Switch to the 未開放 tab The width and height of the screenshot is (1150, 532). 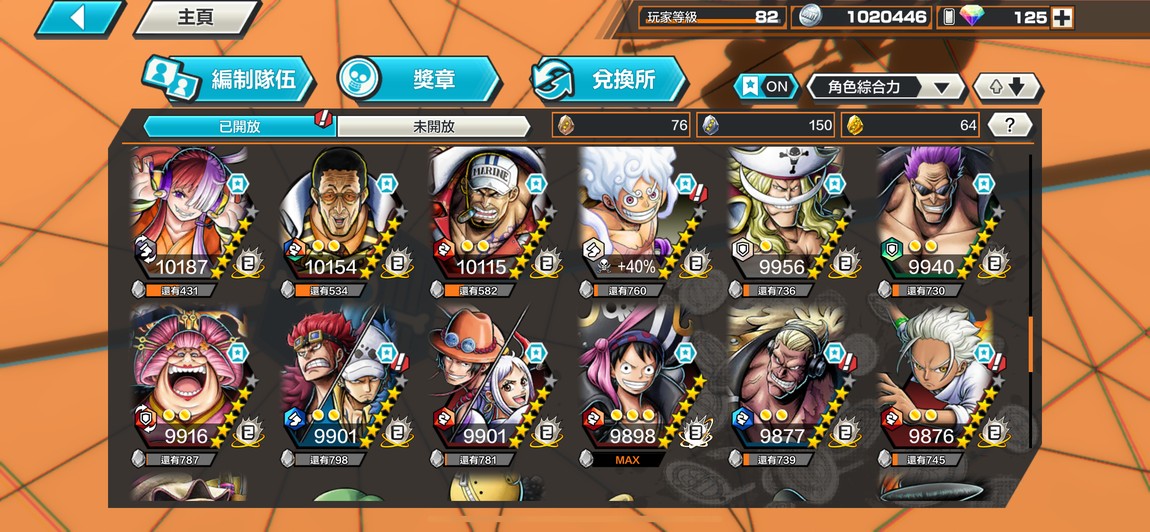tap(433, 126)
